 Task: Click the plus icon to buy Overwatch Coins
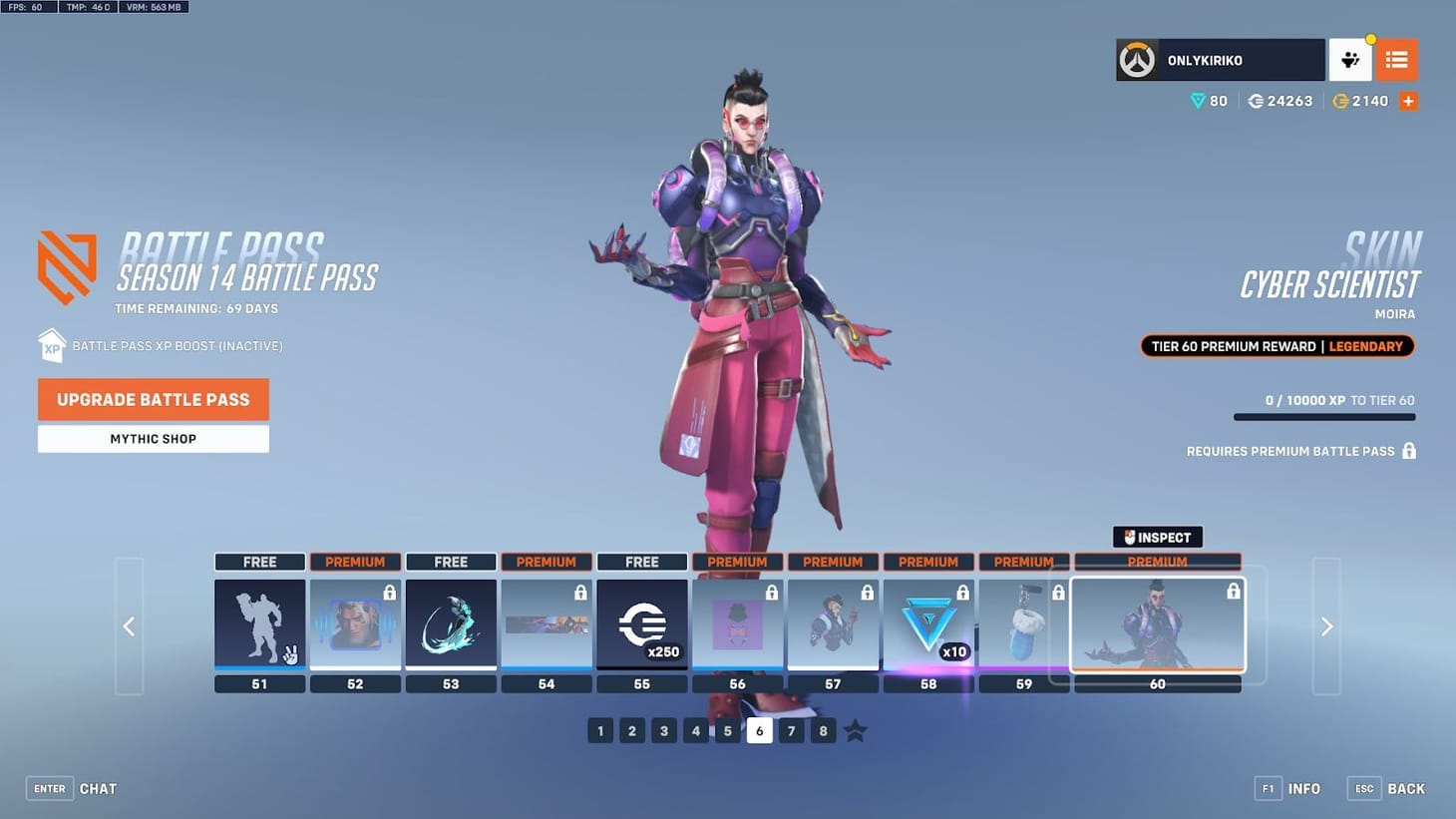pos(1408,100)
